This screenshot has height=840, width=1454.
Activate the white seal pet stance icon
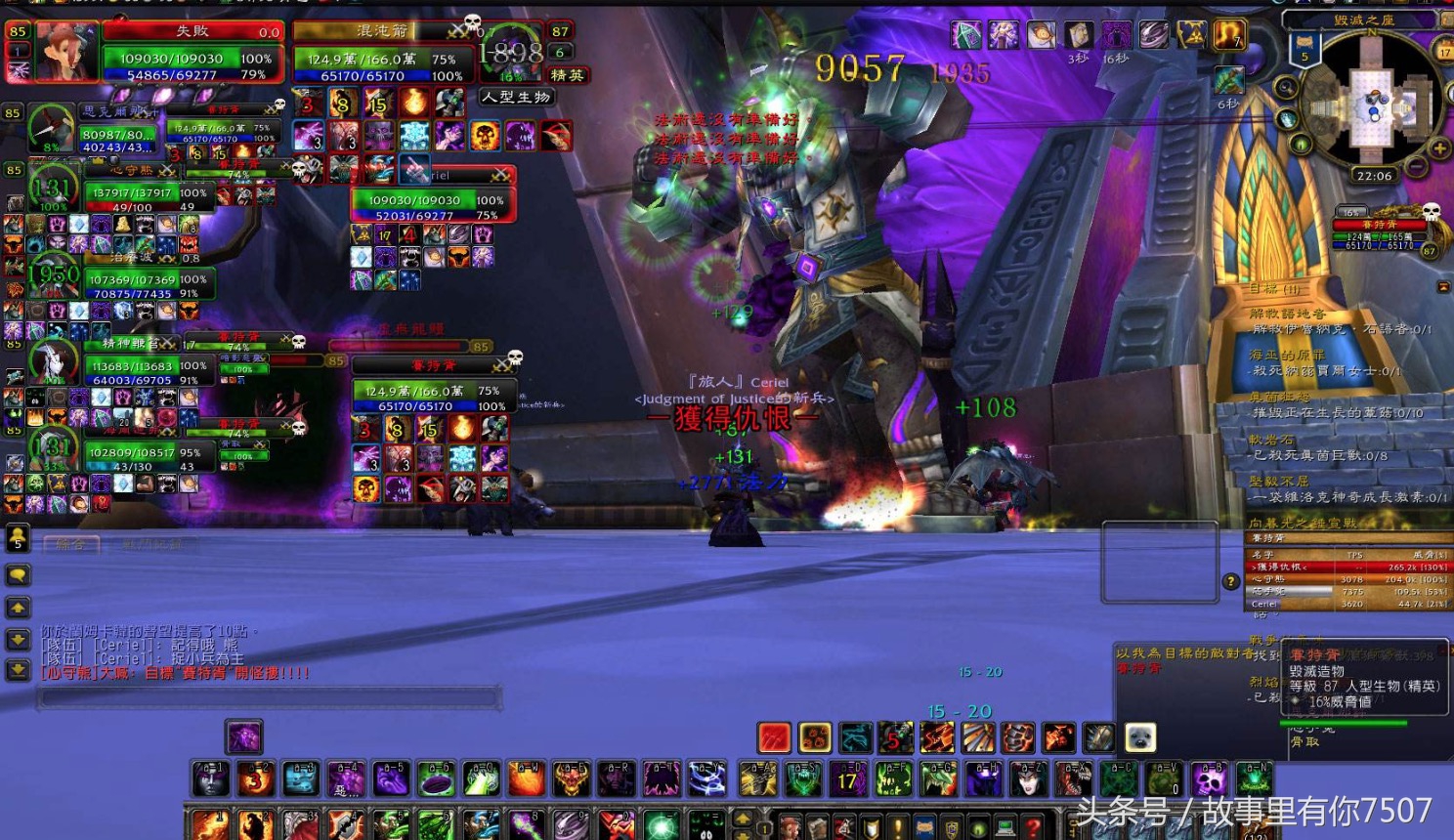[1140, 737]
